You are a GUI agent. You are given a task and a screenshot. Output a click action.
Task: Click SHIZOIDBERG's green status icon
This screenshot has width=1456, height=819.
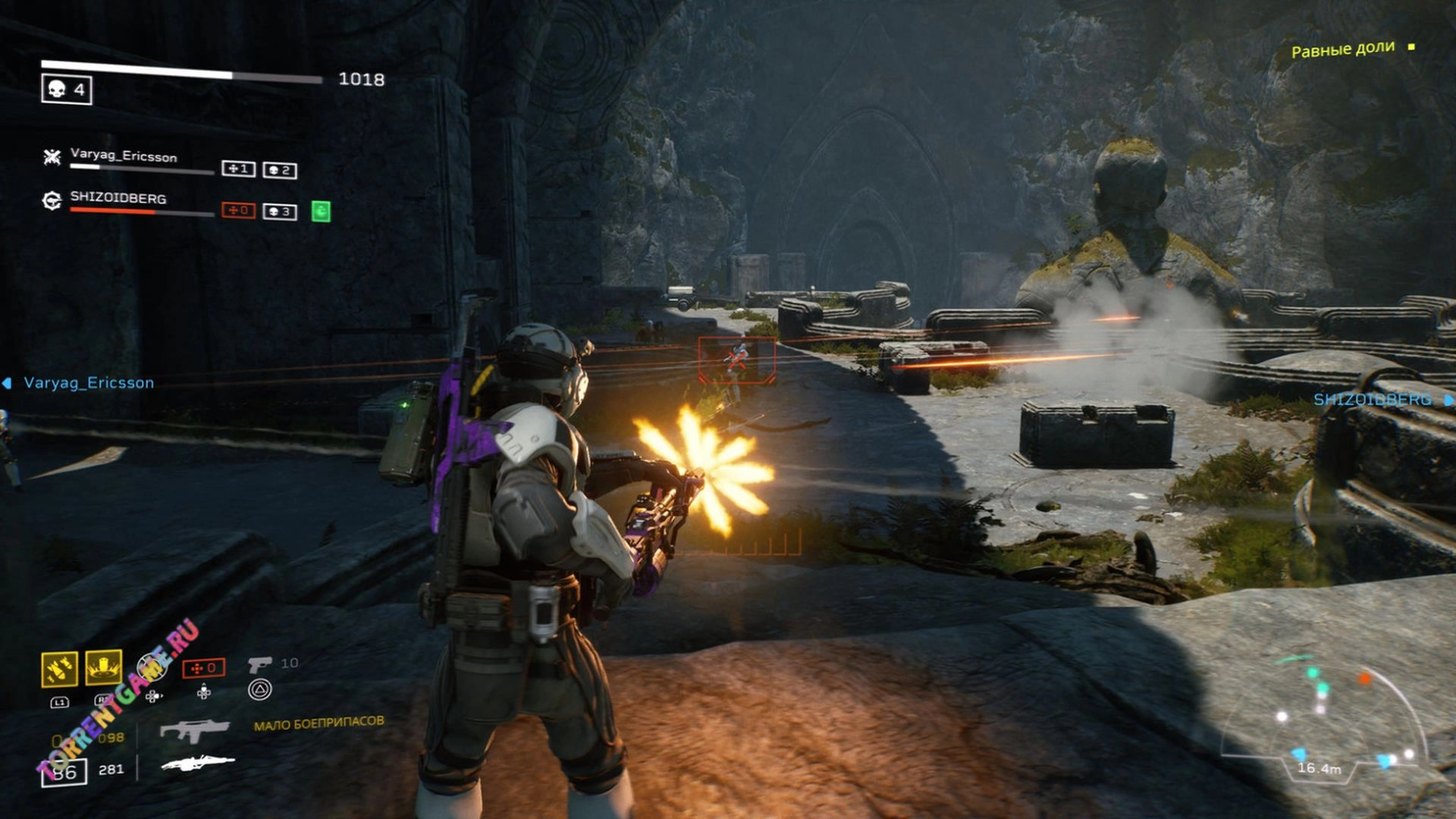(x=321, y=211)
